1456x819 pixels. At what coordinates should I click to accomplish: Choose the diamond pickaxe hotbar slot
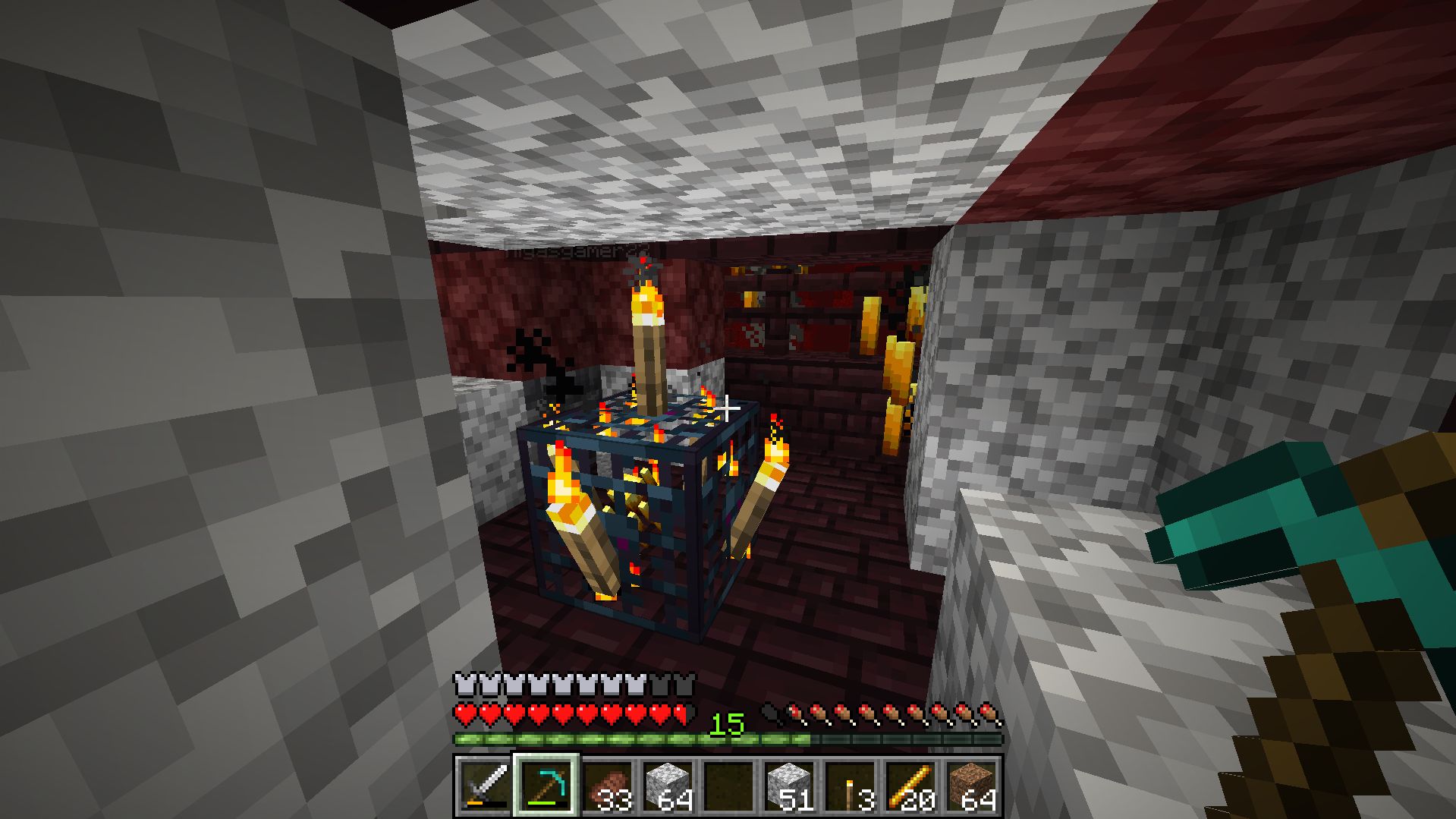[x=546, y=786]
